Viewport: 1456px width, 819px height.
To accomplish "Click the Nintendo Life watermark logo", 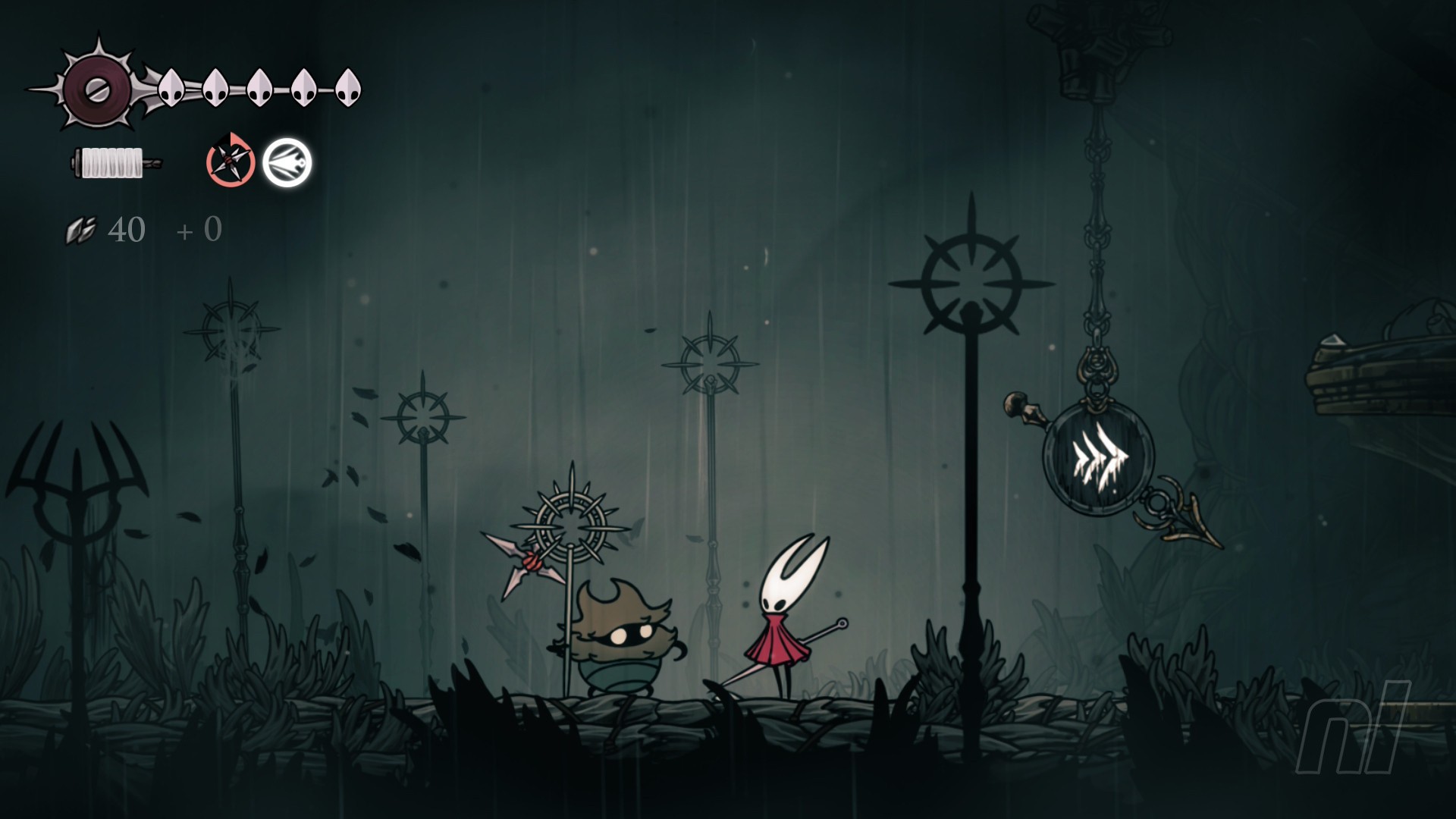I will pos(1353,726).
